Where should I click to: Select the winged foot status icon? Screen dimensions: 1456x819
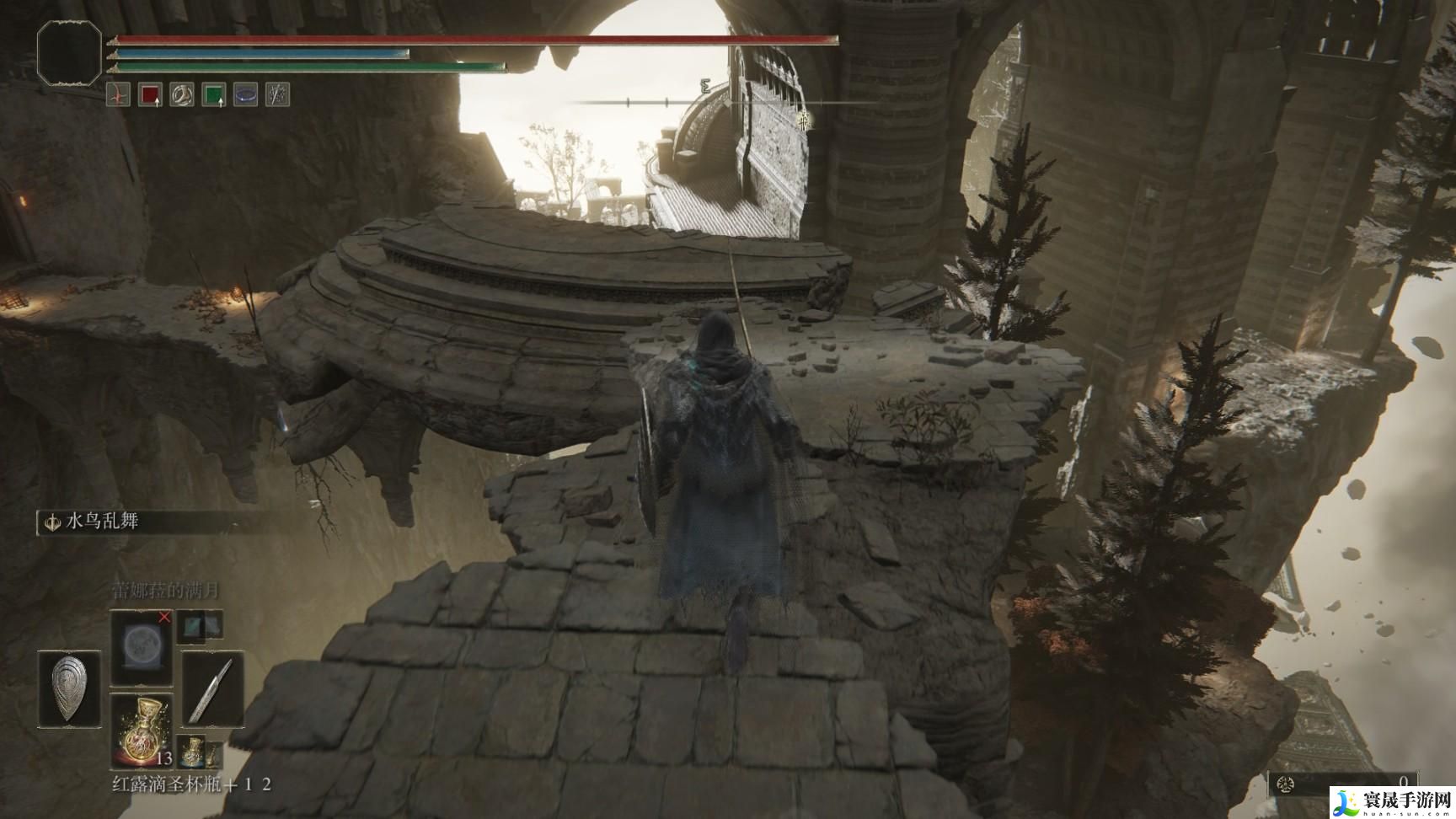click(x=182, y=94)
